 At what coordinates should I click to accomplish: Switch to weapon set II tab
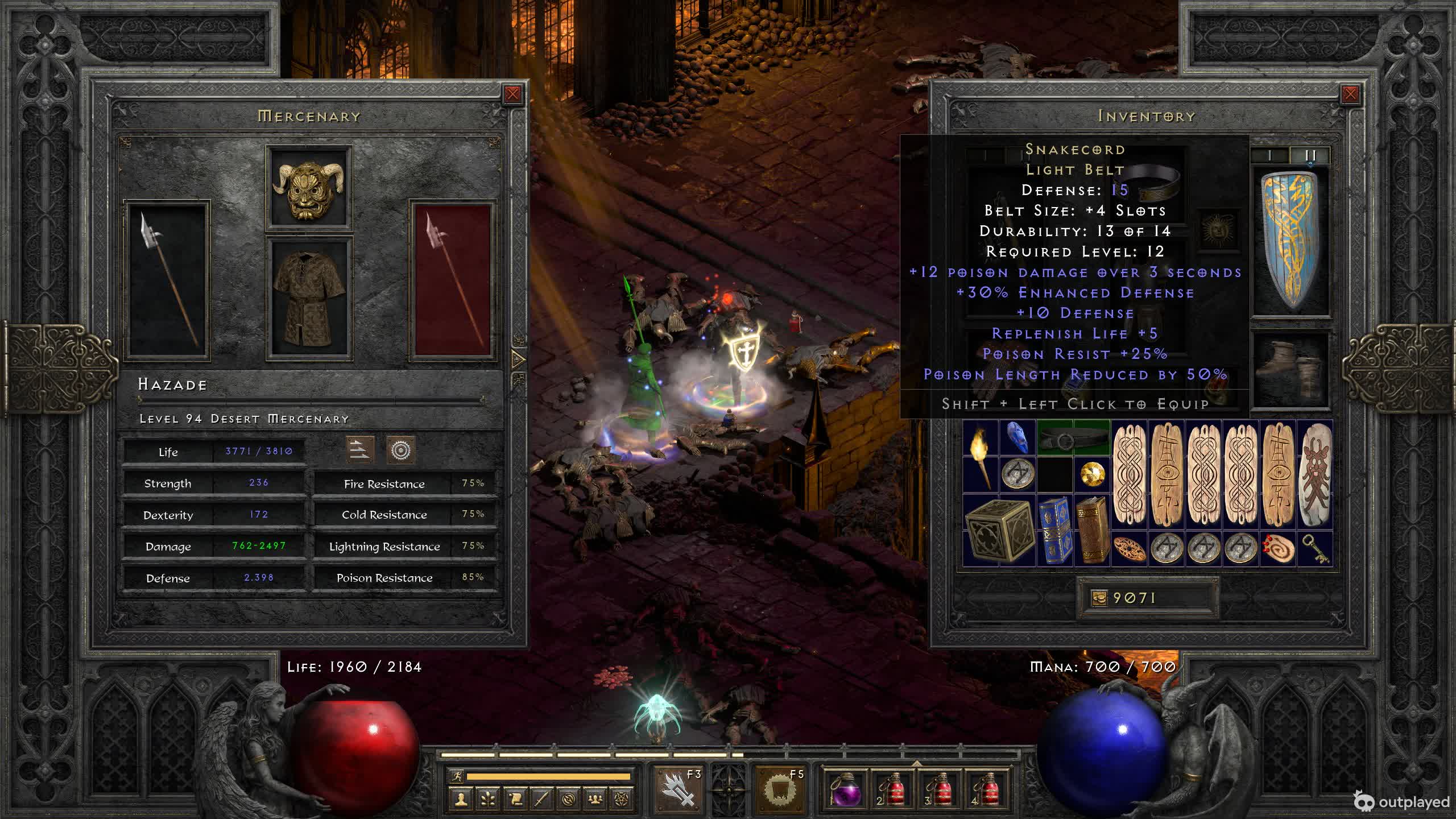(1310, 155)
